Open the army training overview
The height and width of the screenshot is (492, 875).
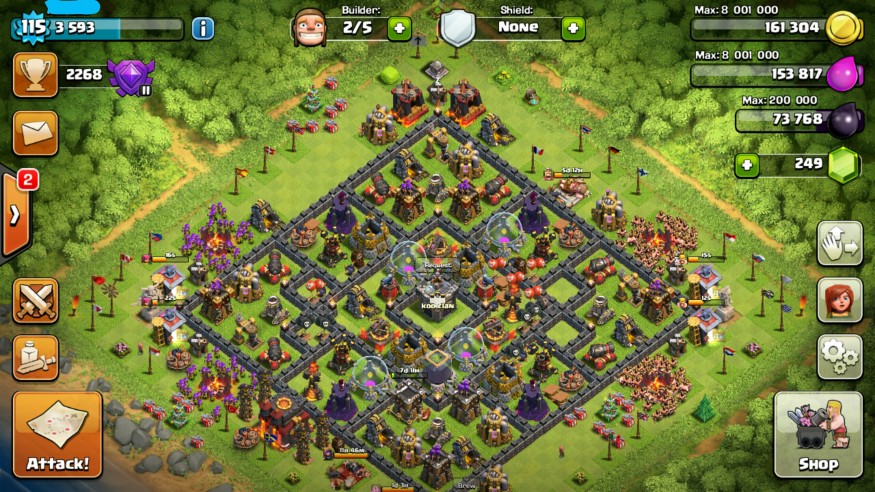(x=35, y=357)
